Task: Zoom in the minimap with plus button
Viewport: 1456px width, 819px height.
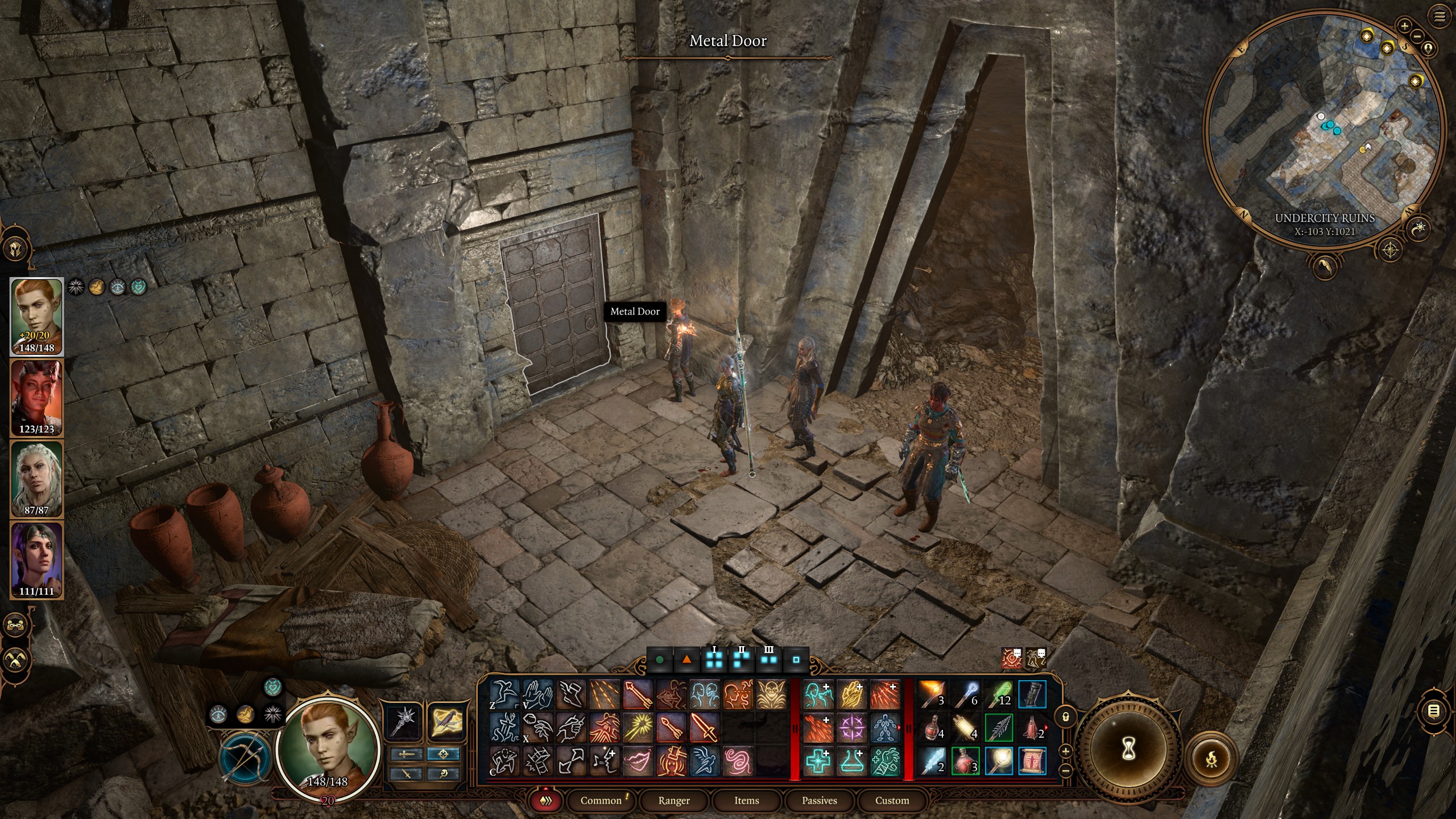Action: 1404,26
